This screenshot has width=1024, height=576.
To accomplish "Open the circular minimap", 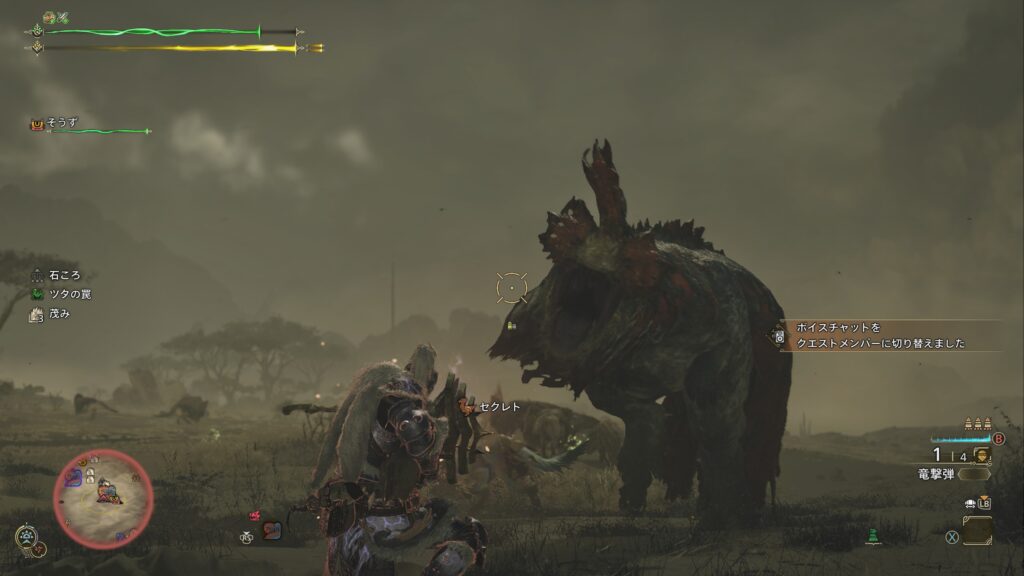I will coord(103,497).
